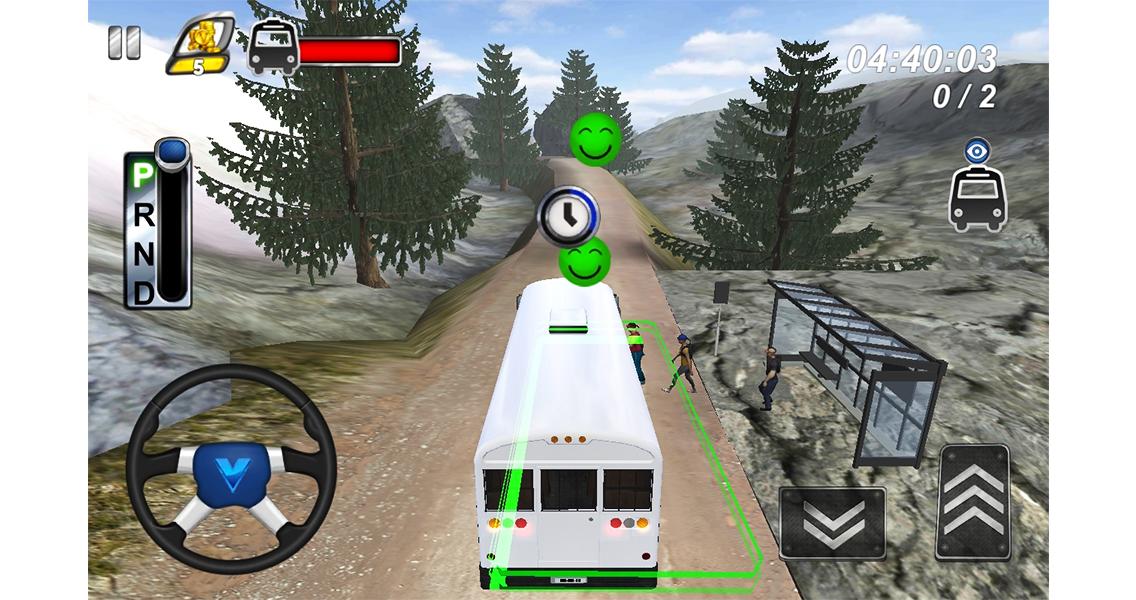Select the N neutral gear letter
This screenshot has height=600, width=1136.
[143, 252]
